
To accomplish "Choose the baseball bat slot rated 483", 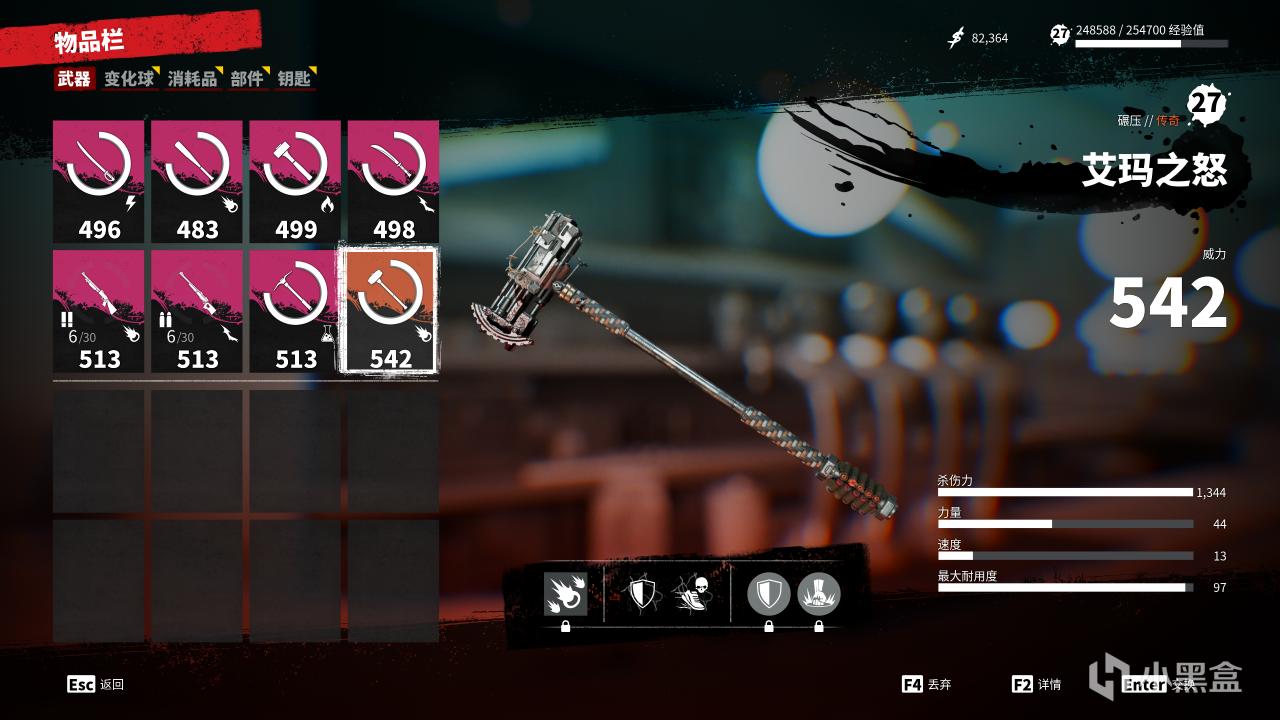I will pyautogui.click(x=197, y=182).
